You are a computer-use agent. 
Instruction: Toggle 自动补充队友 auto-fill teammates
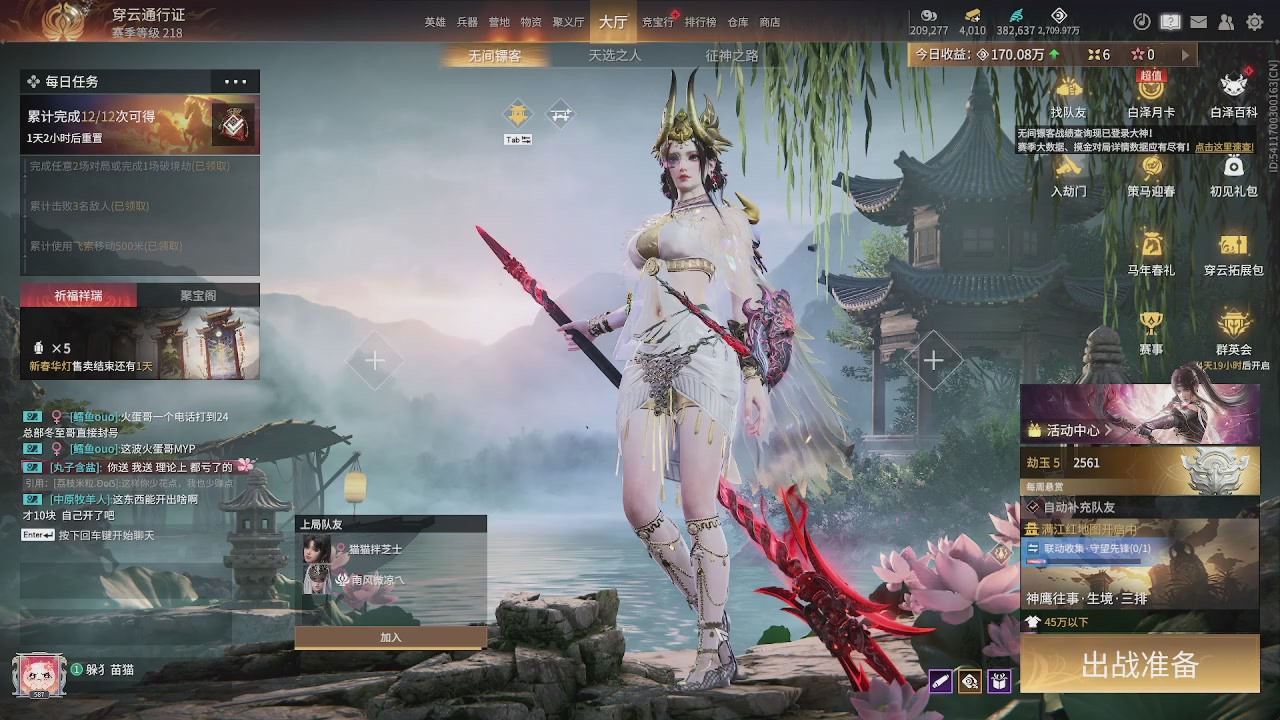[1034, 507]
